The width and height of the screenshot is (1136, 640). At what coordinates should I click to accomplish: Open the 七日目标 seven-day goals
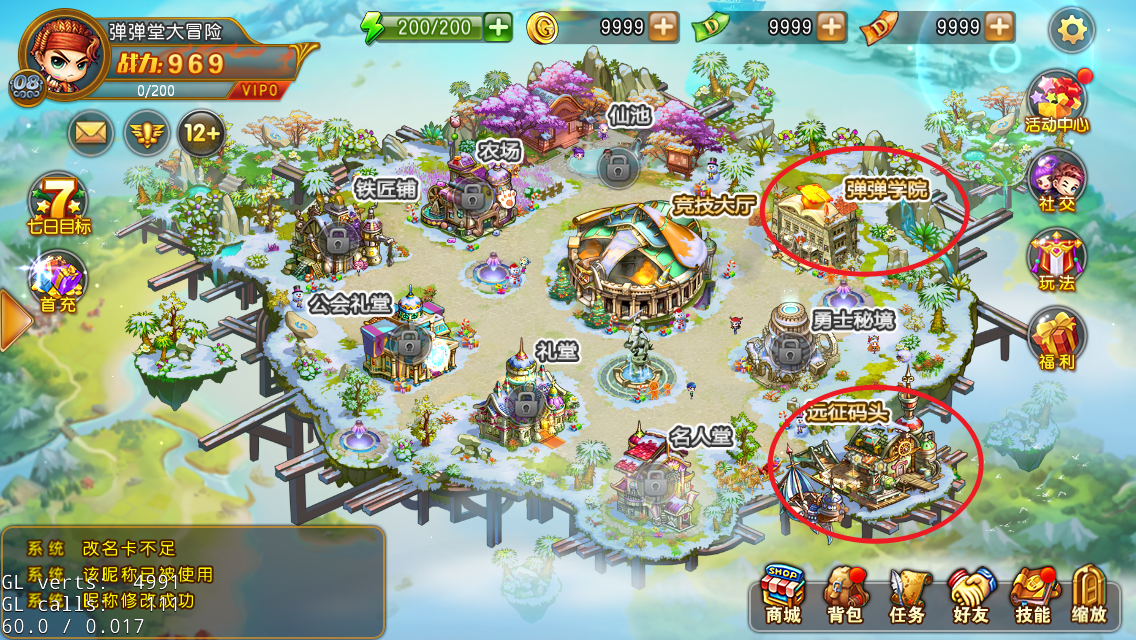click(57, 205)
